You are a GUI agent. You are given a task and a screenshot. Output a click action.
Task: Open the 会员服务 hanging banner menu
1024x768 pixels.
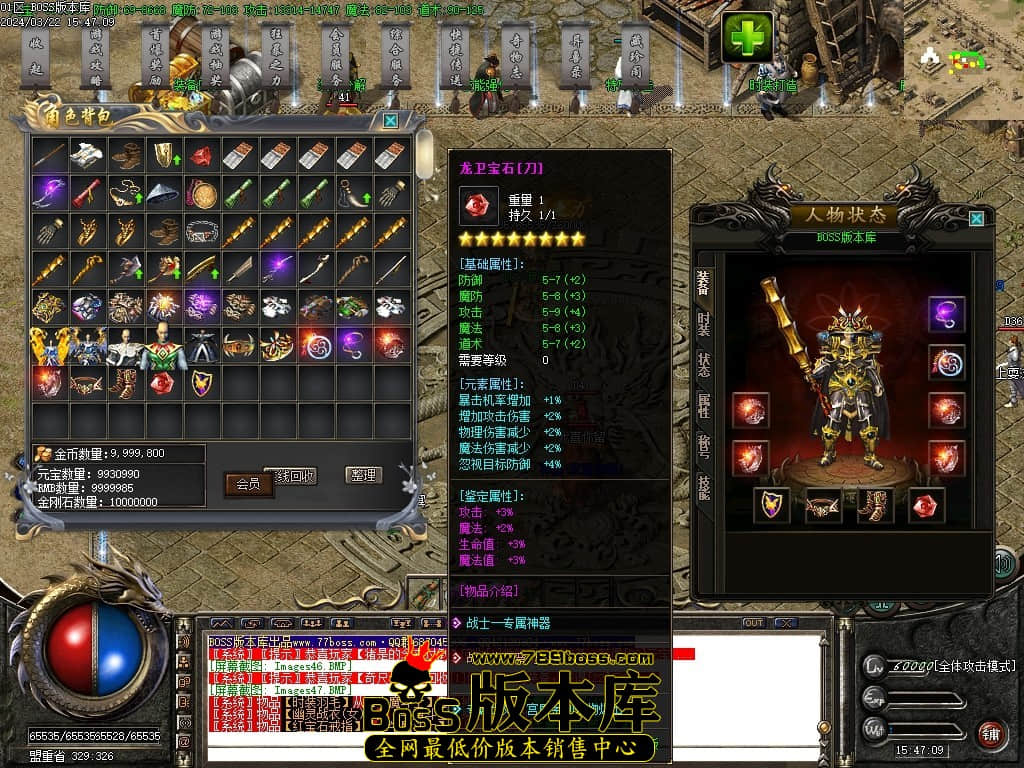pyautogui.click(x=338, y=55)
